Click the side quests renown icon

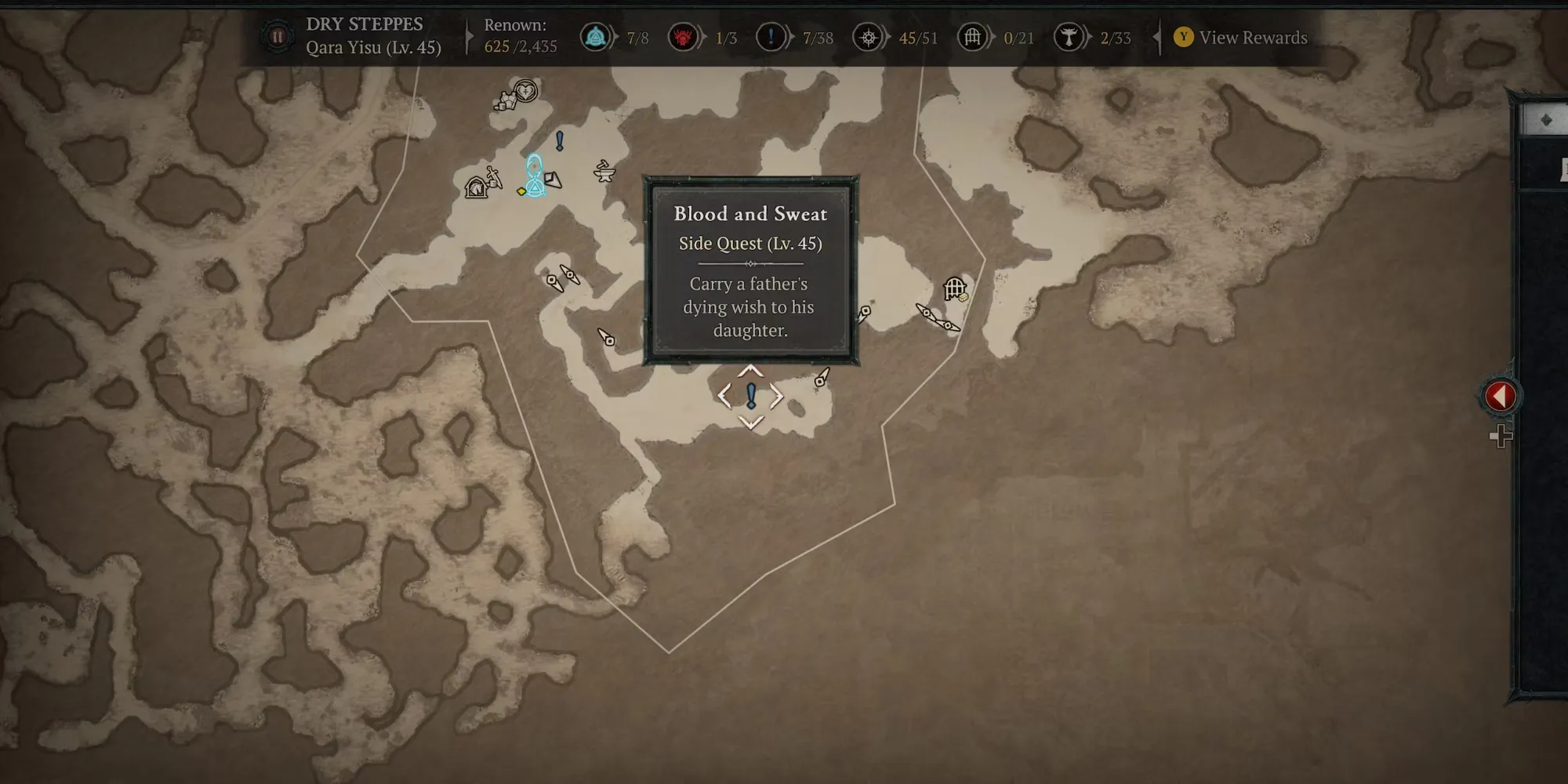[x=771, y=37]
